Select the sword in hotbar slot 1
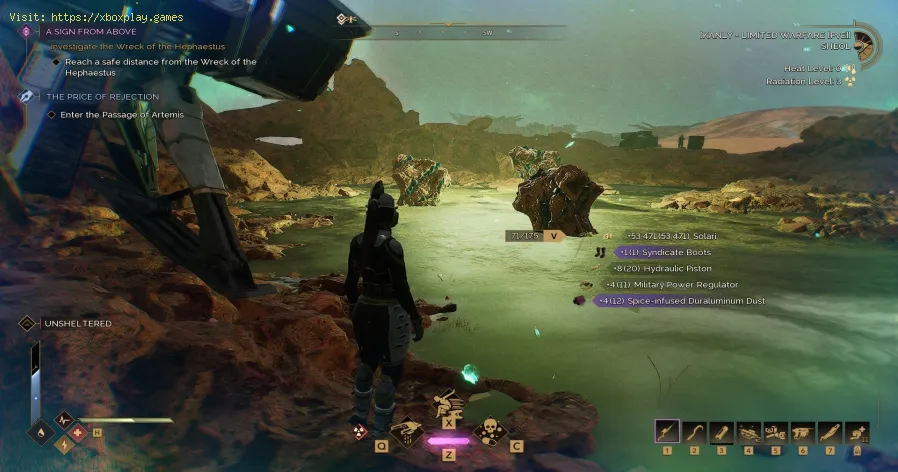The width and height of the screenshot is (898, 472). [666, 431]
